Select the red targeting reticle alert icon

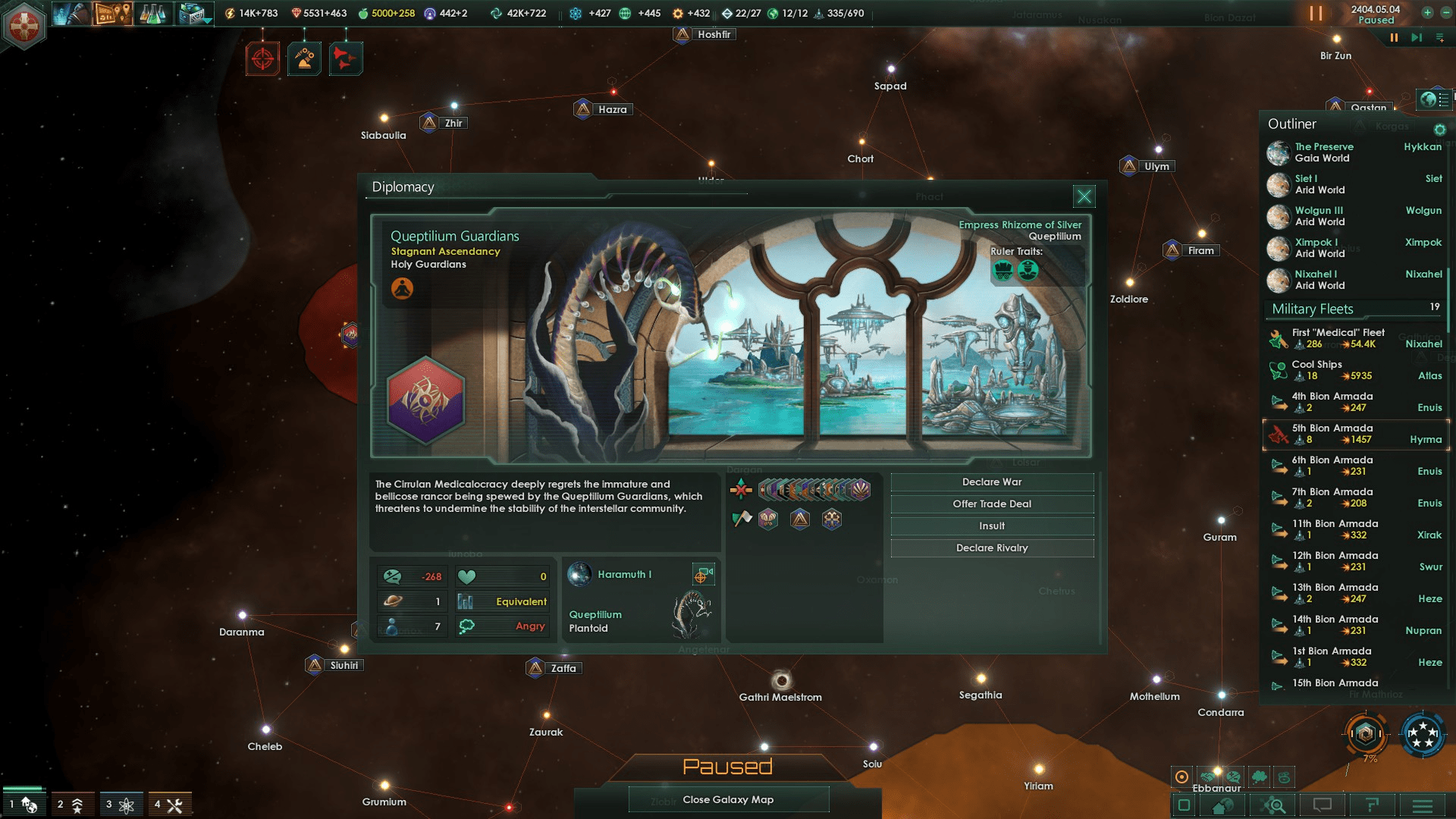tap(262, 58)
